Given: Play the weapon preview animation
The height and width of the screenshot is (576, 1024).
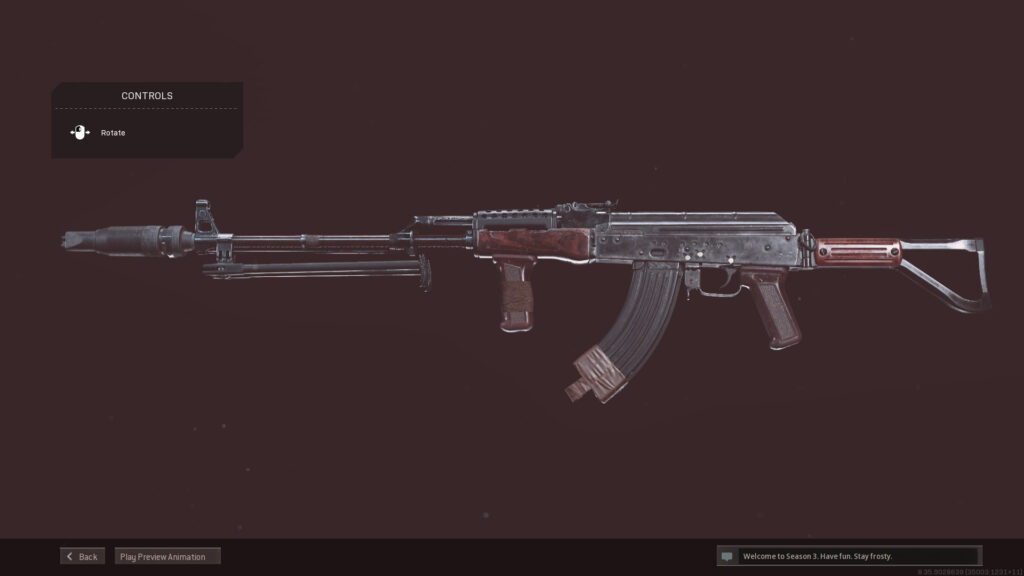Looking at the screenshot, I should coord(167,556).
